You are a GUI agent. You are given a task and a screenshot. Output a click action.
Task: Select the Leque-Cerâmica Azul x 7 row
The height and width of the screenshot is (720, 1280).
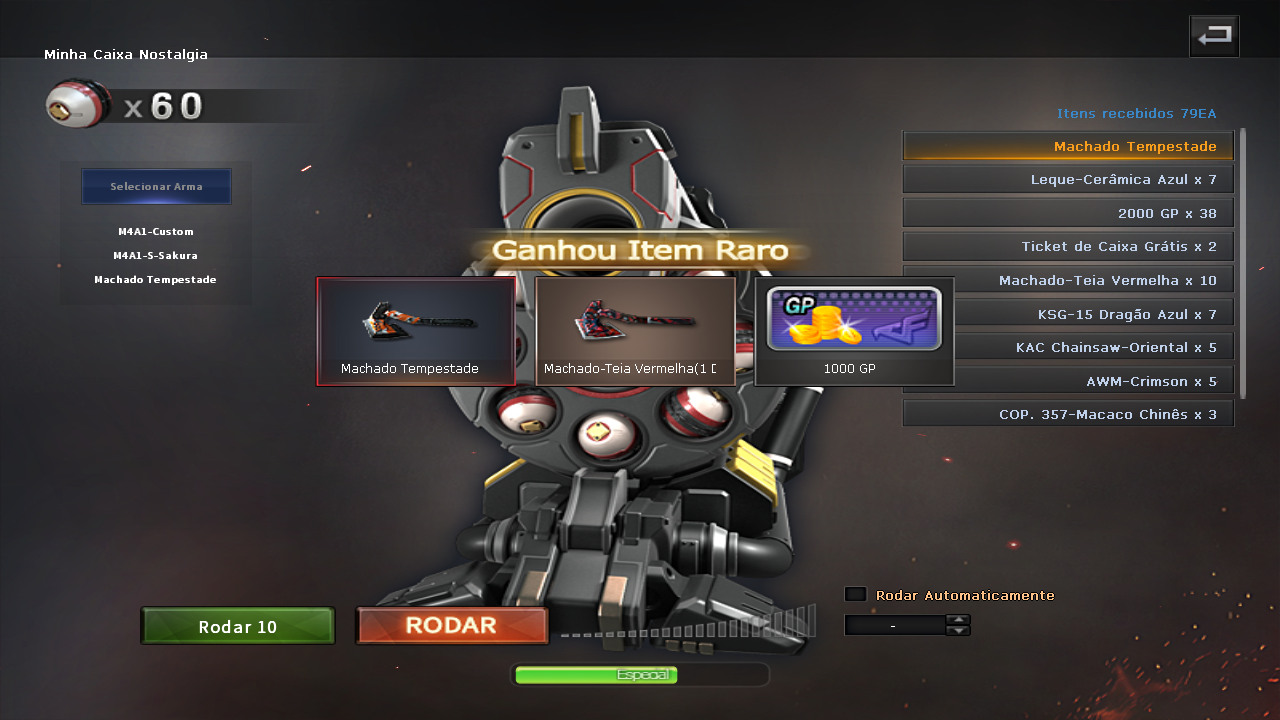1068,180
